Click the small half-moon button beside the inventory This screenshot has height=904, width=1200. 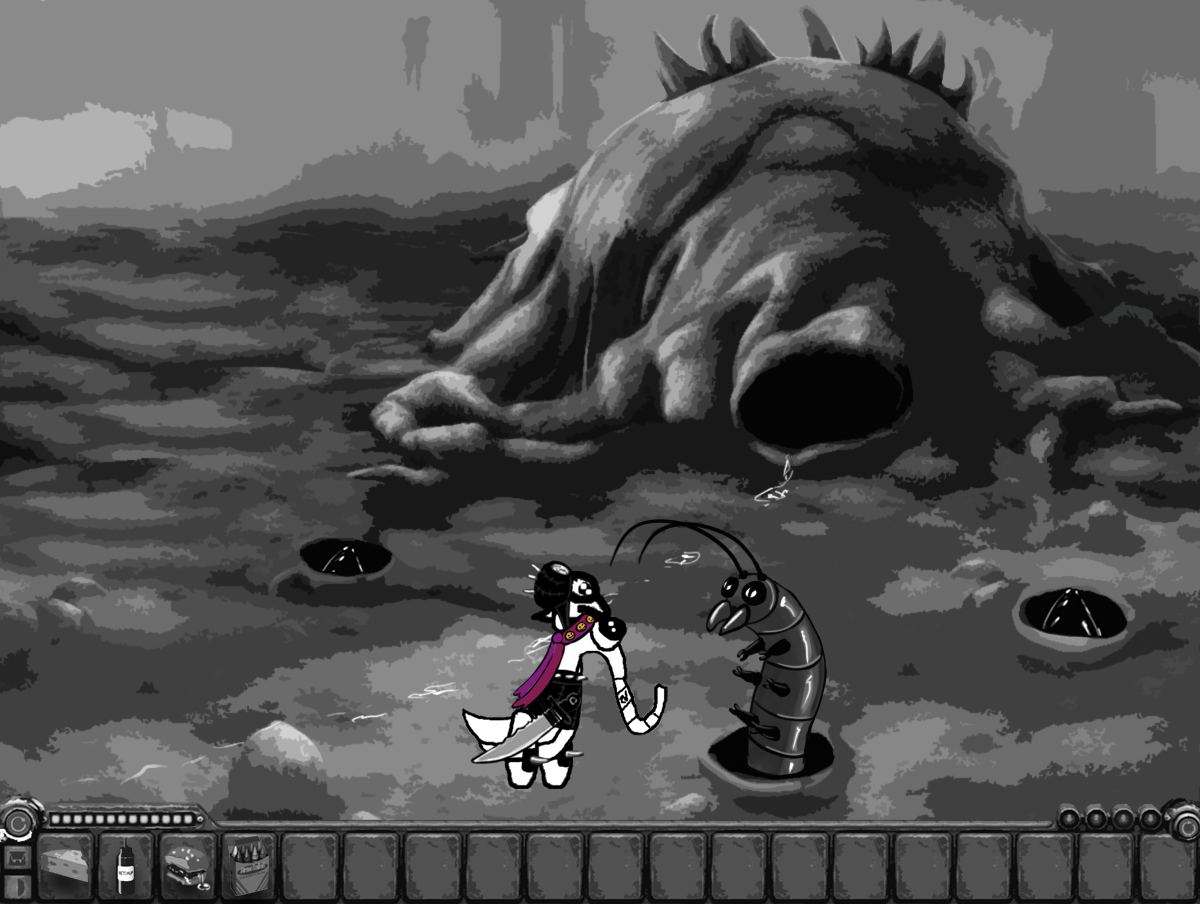click(x=16, y=887)
